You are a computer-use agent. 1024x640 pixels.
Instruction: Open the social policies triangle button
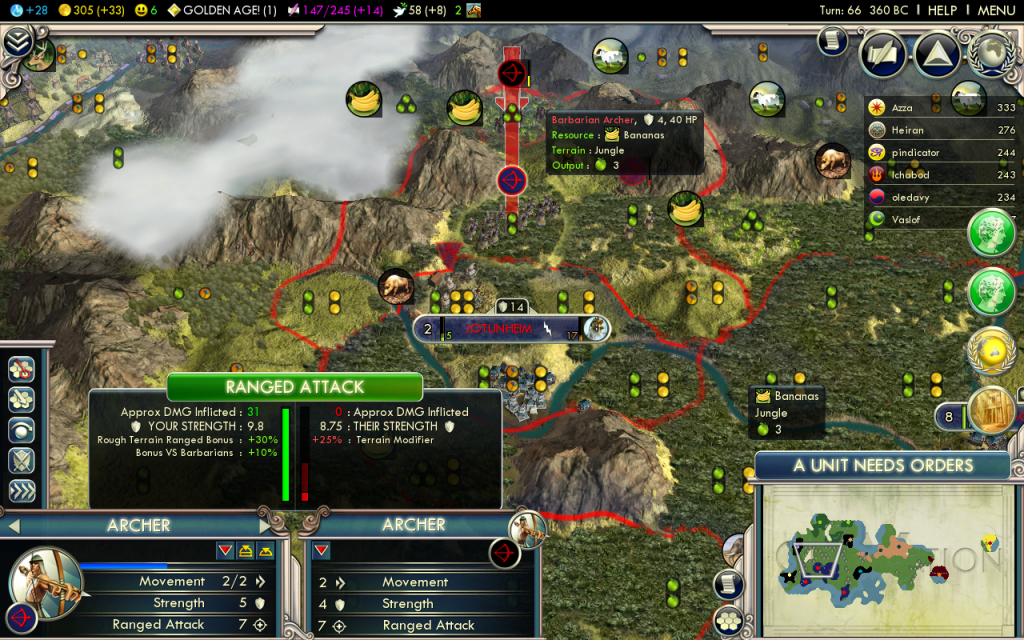coord(937,53)
